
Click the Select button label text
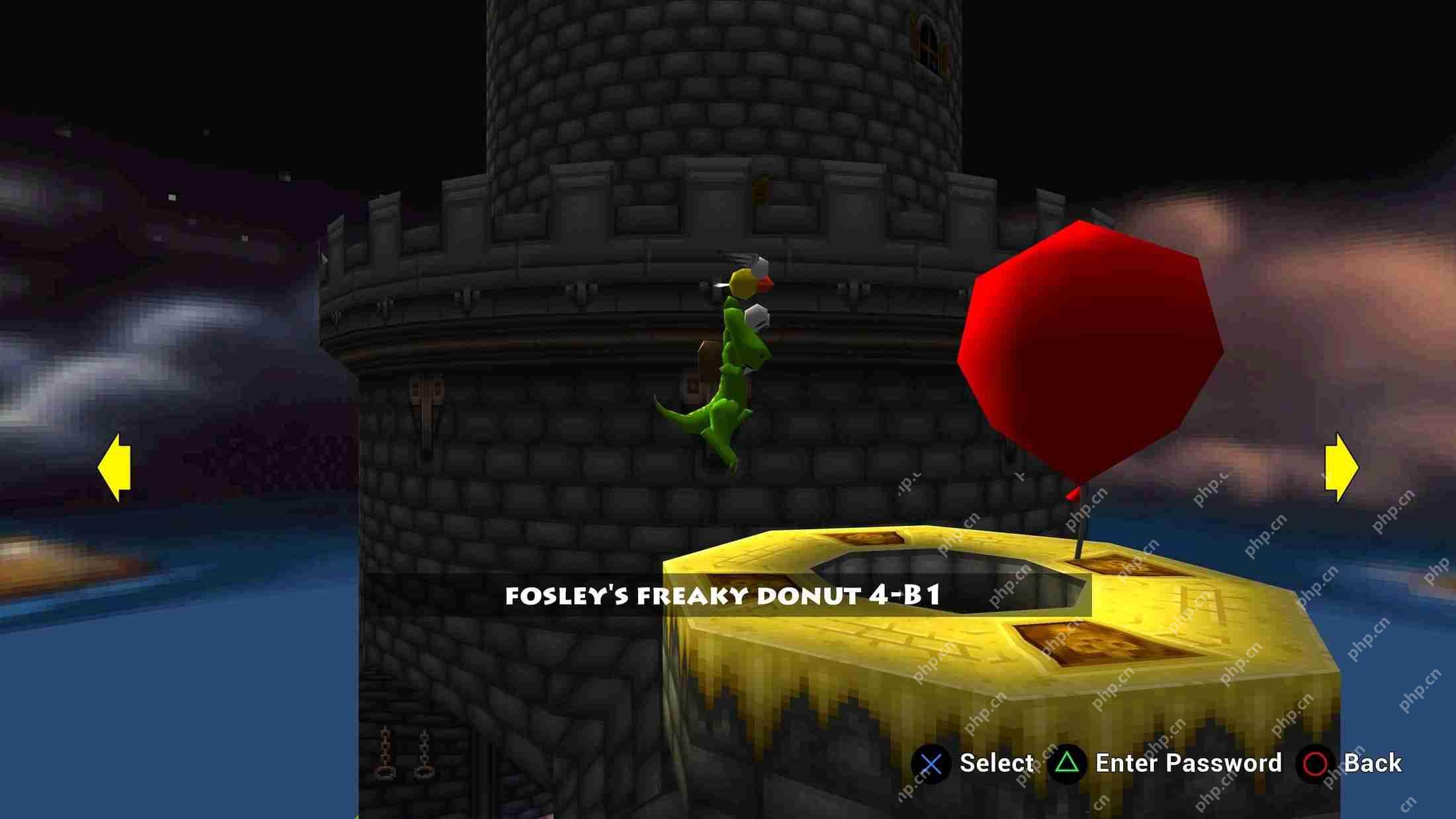[995, 762]
